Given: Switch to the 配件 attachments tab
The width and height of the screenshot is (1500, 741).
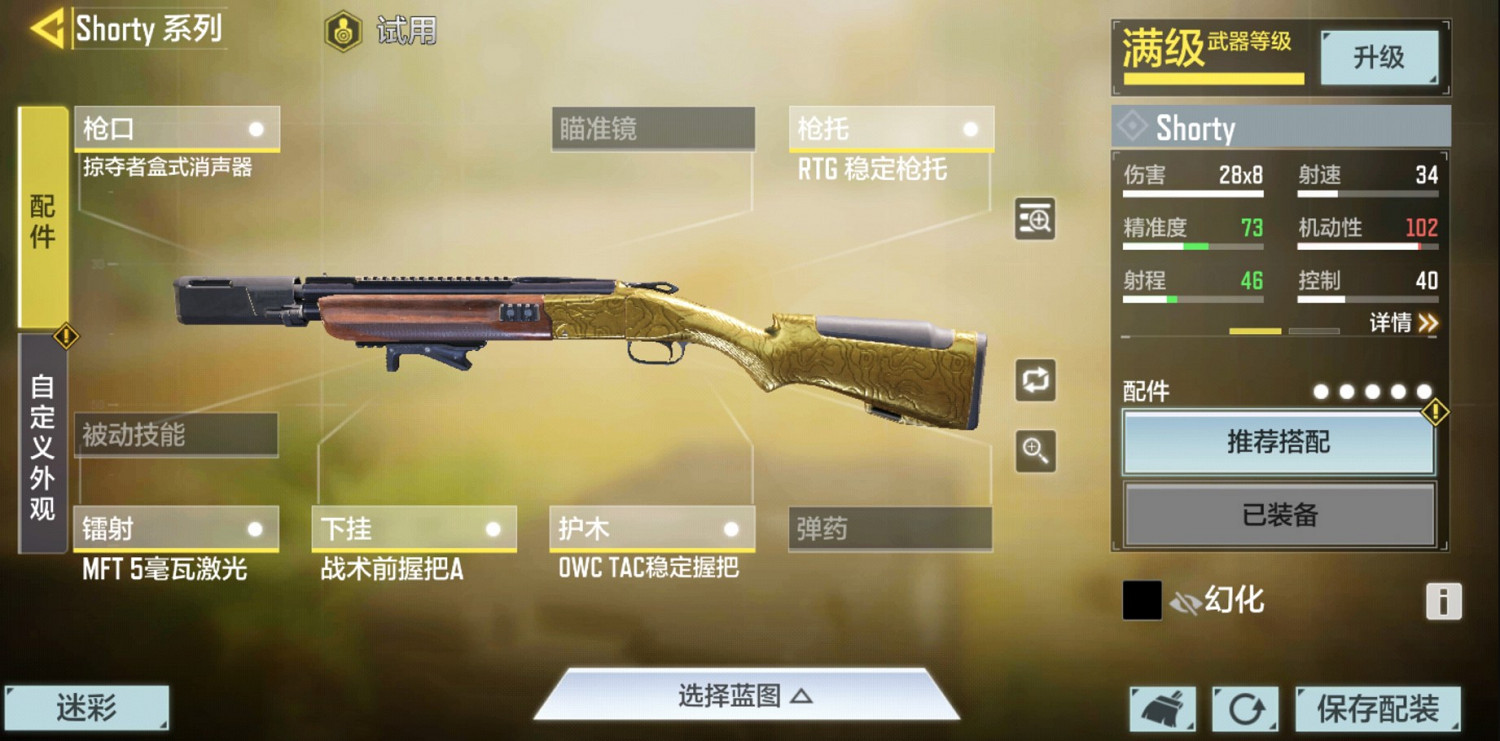Looking at the screenshot, I should [x=40, y=222].
